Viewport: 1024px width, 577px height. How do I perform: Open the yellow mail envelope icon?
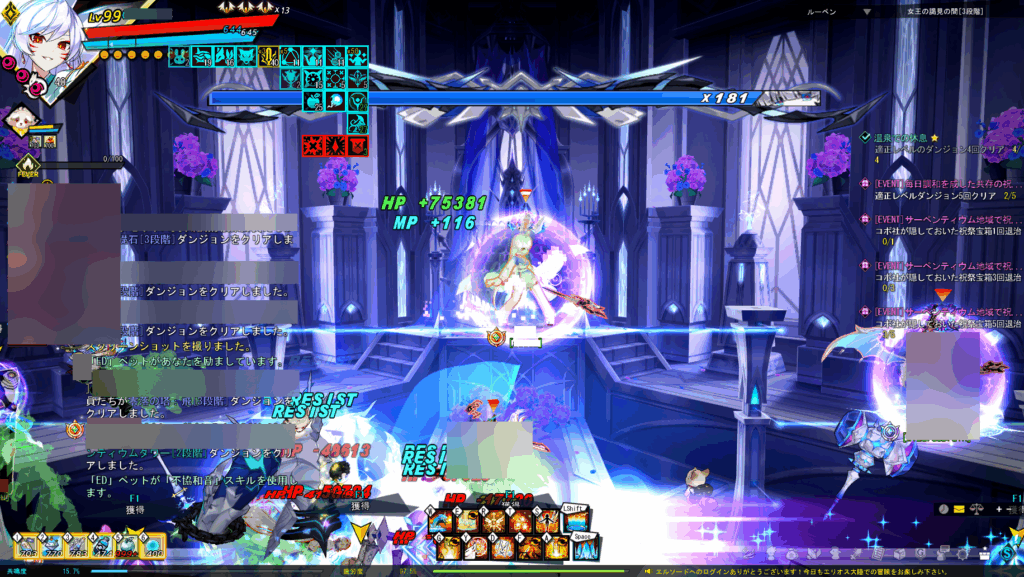click(959, 509)
